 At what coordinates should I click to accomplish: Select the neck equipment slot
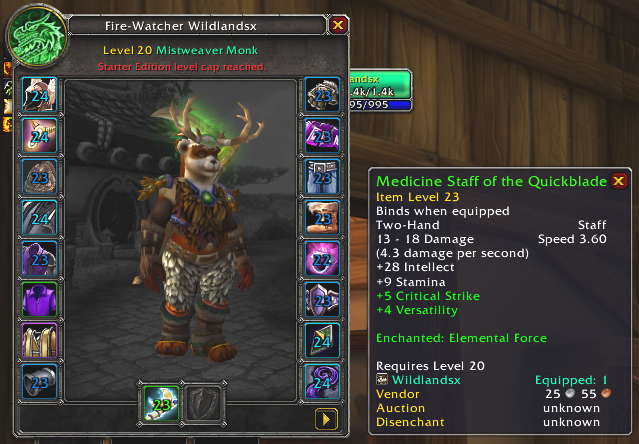[41, 137]
